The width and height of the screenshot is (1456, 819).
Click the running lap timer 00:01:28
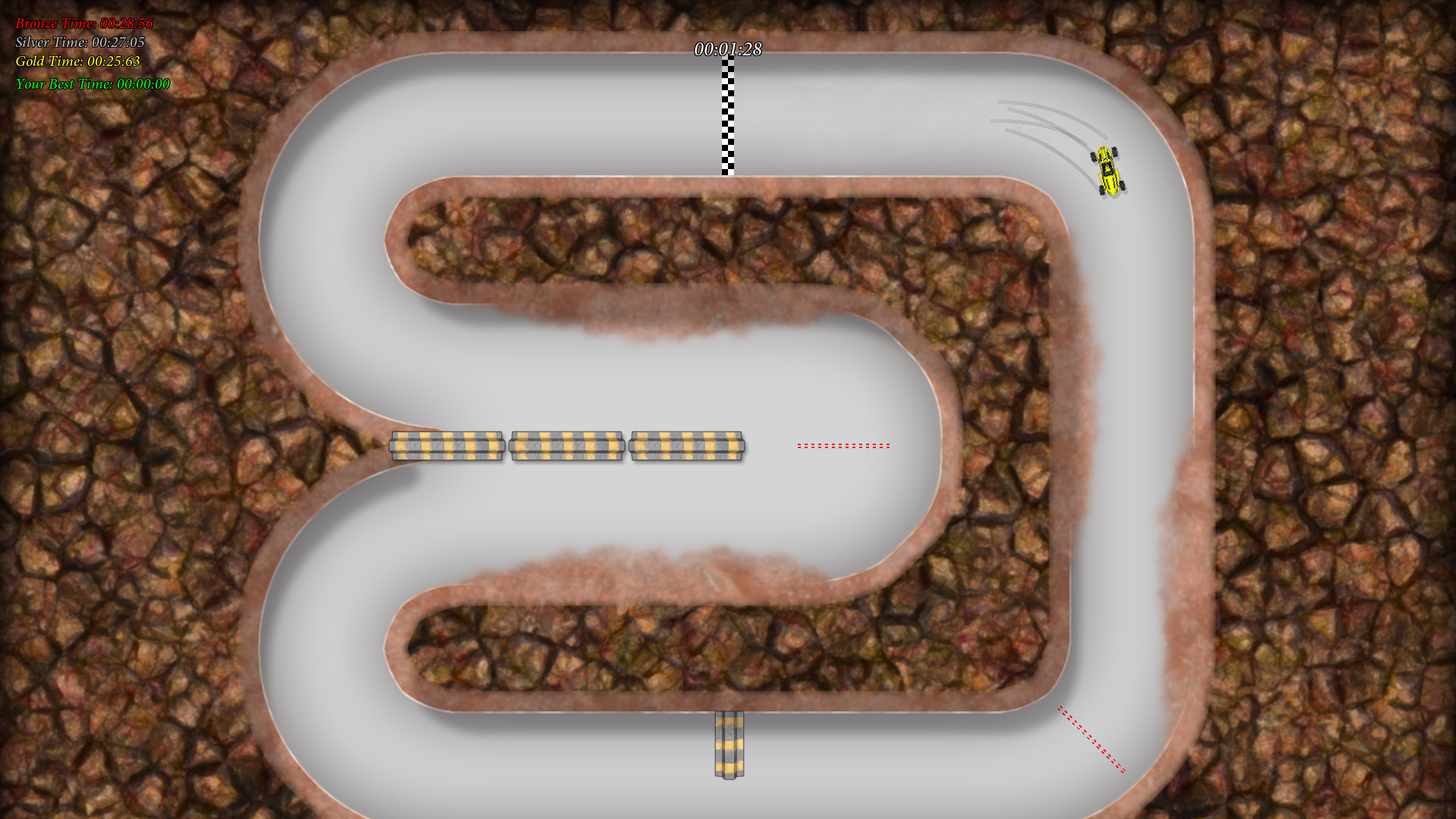[x=729, y=52]
